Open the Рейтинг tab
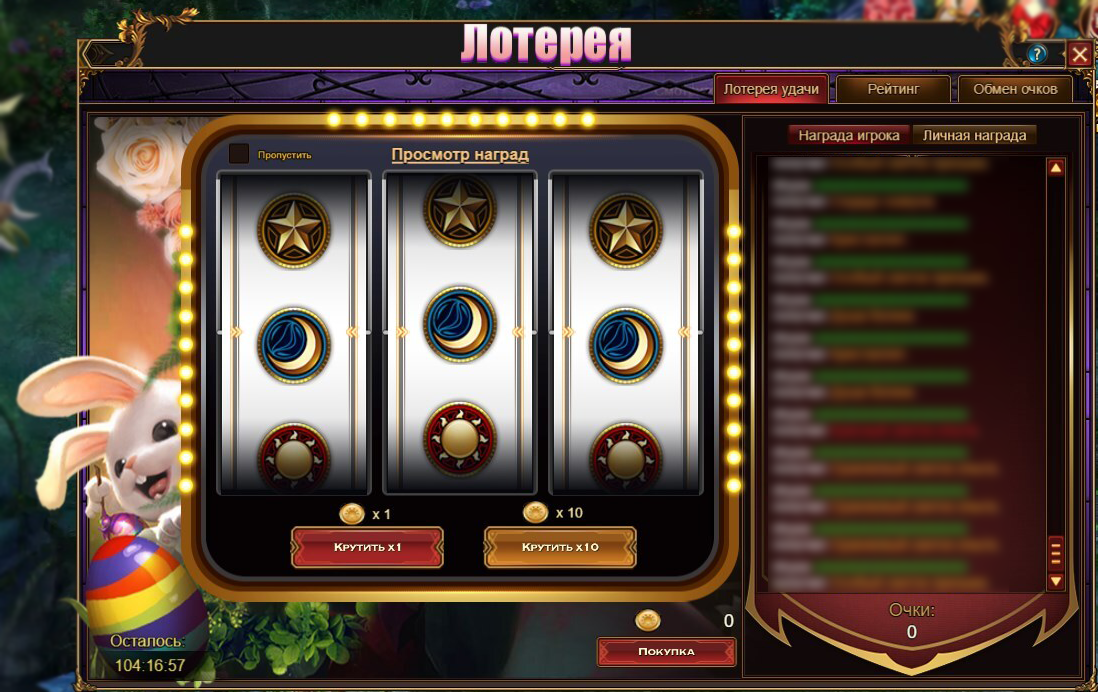 pyautogui.click(x=893, y=89)
